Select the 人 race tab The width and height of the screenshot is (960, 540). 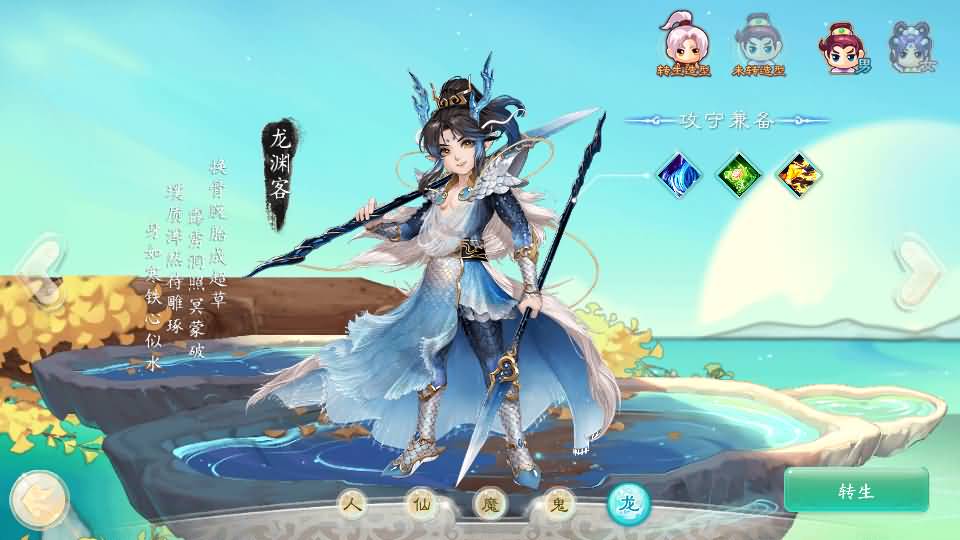351,505
